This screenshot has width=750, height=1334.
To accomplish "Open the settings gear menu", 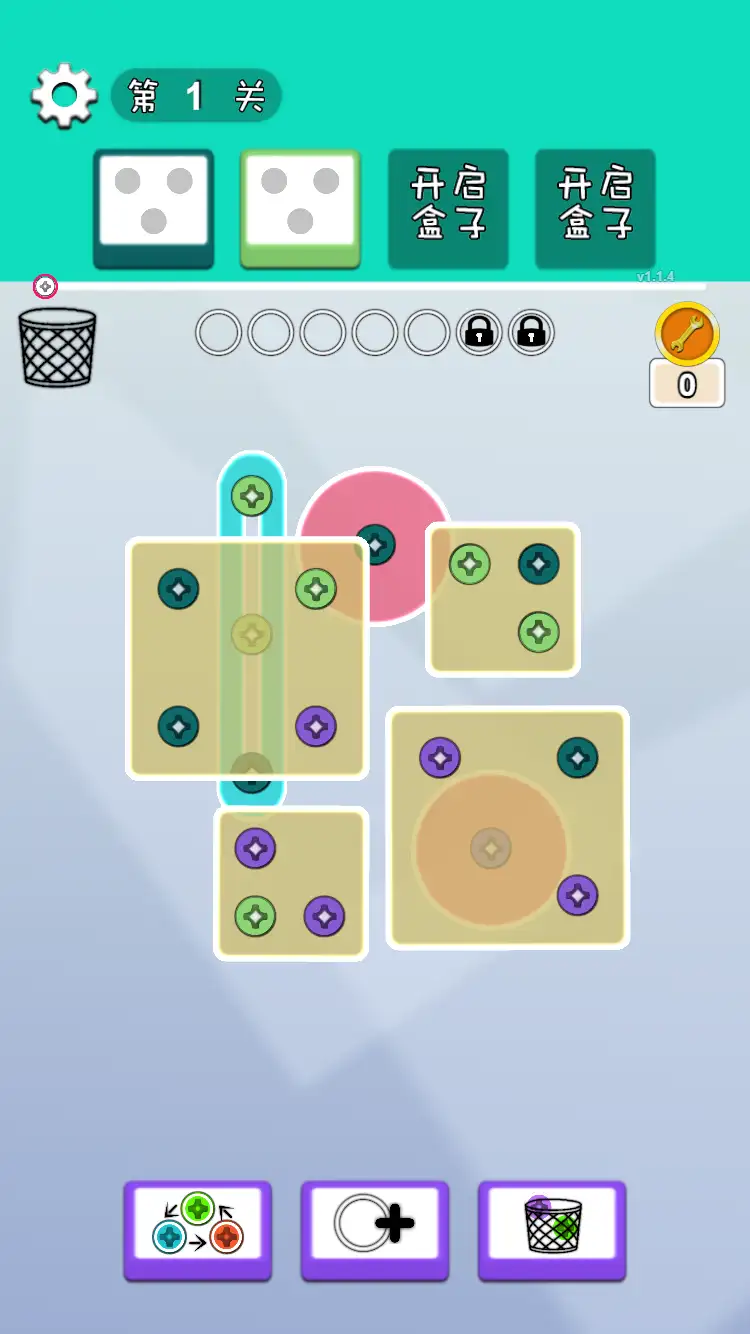I will (64, 96).
